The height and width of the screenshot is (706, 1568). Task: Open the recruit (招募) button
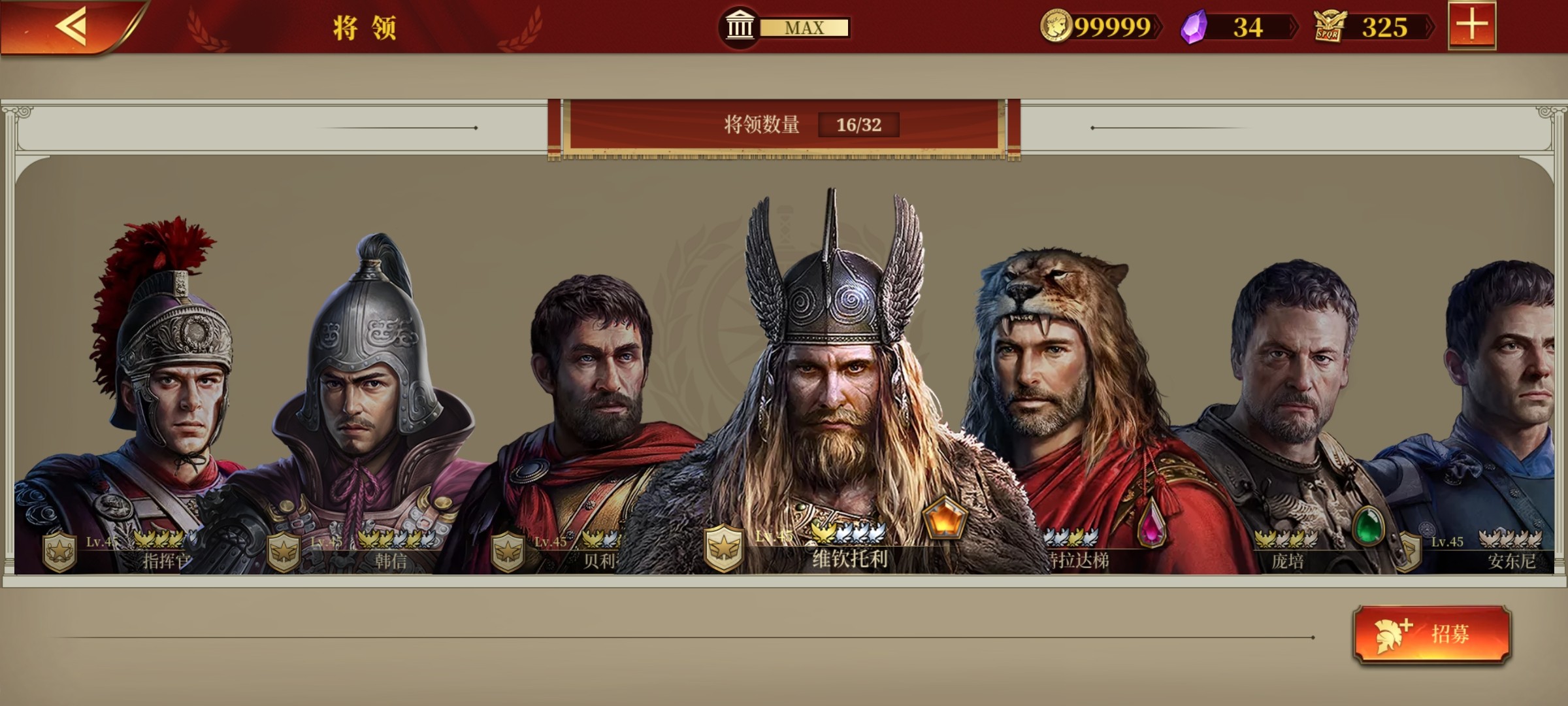[x=1432, y=633]
